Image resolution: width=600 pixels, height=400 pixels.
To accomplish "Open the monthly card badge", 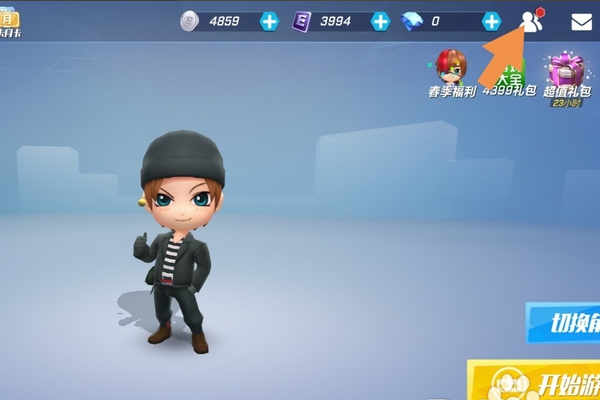I will pyautogui.click(x=10, y=24).
